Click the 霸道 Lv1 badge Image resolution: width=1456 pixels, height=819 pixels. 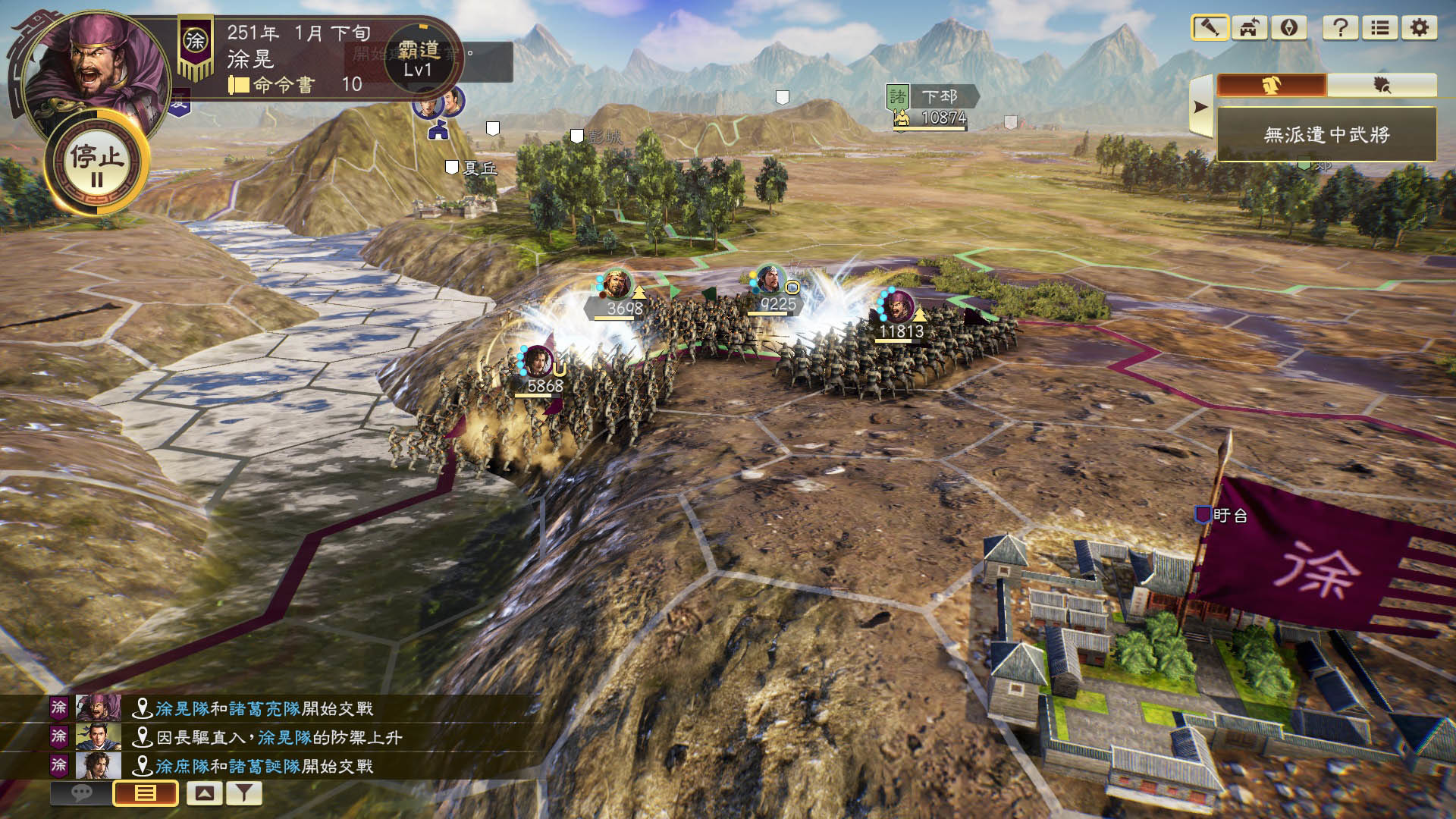[419, 58]
